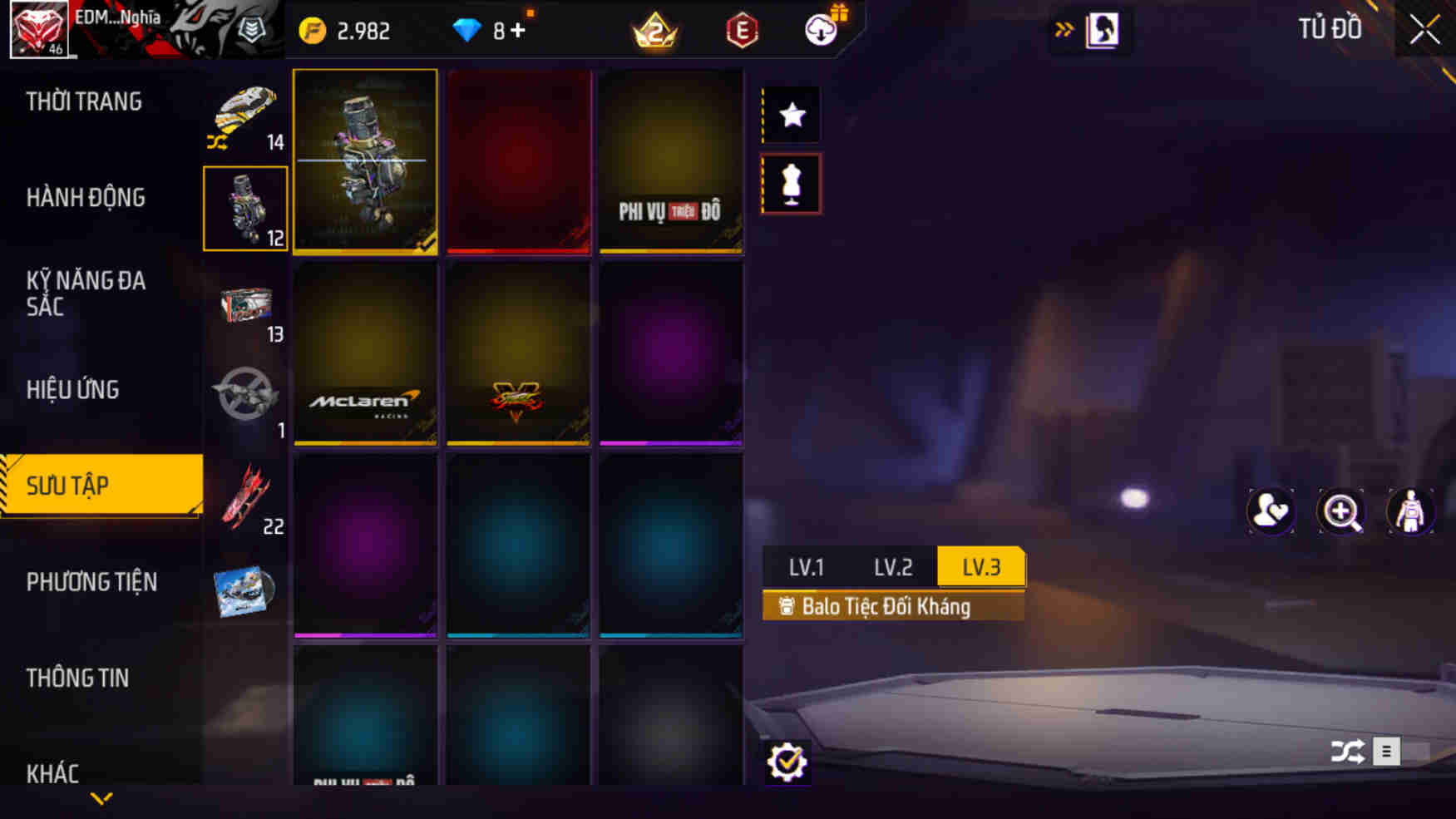Image resolution: width=1456 pixels, height=819 pixels.
Task: Toggle the mannequin owned-items filter
Action: (x=789, y=184)
